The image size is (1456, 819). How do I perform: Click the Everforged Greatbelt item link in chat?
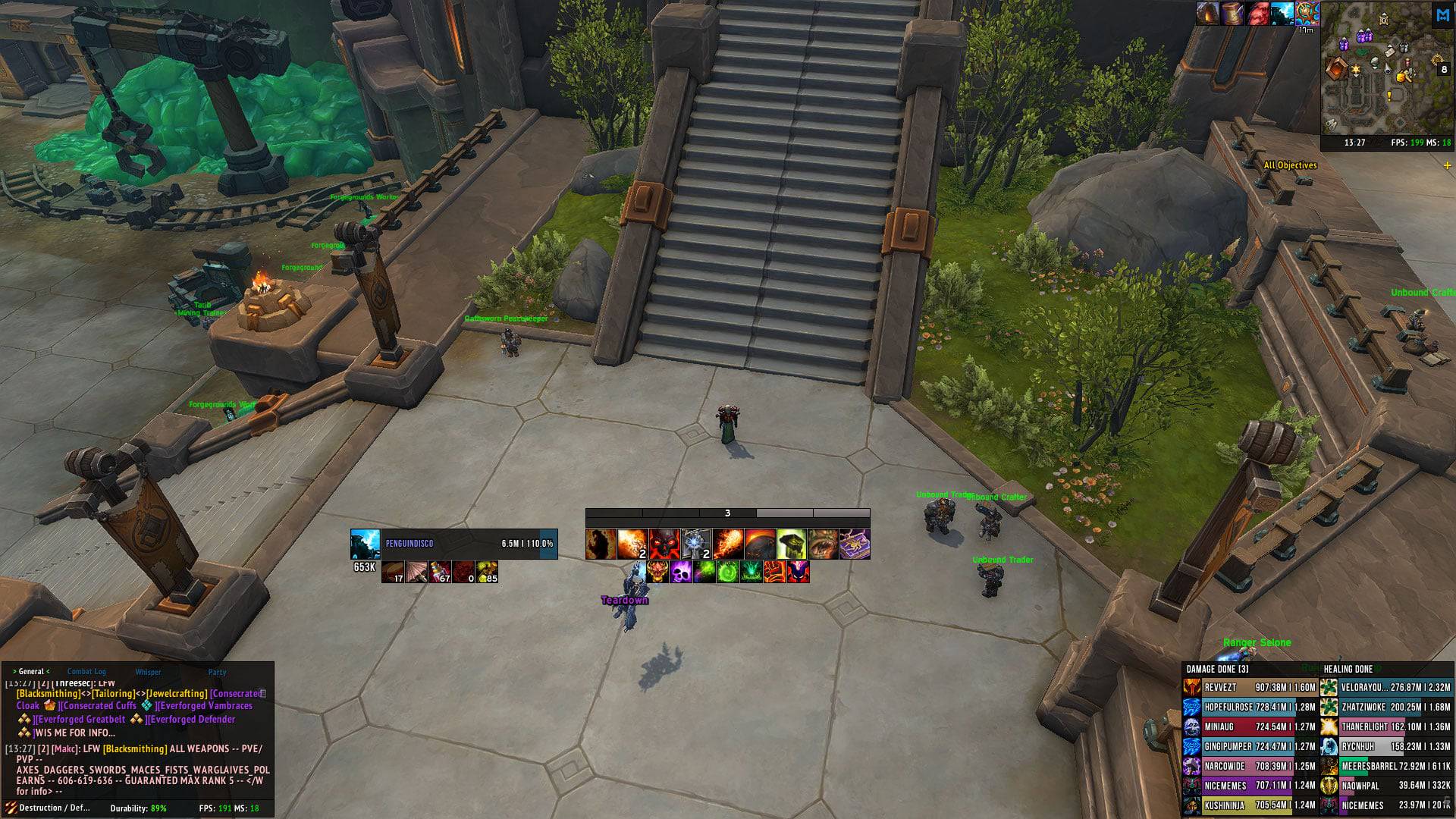pos(81,719)
